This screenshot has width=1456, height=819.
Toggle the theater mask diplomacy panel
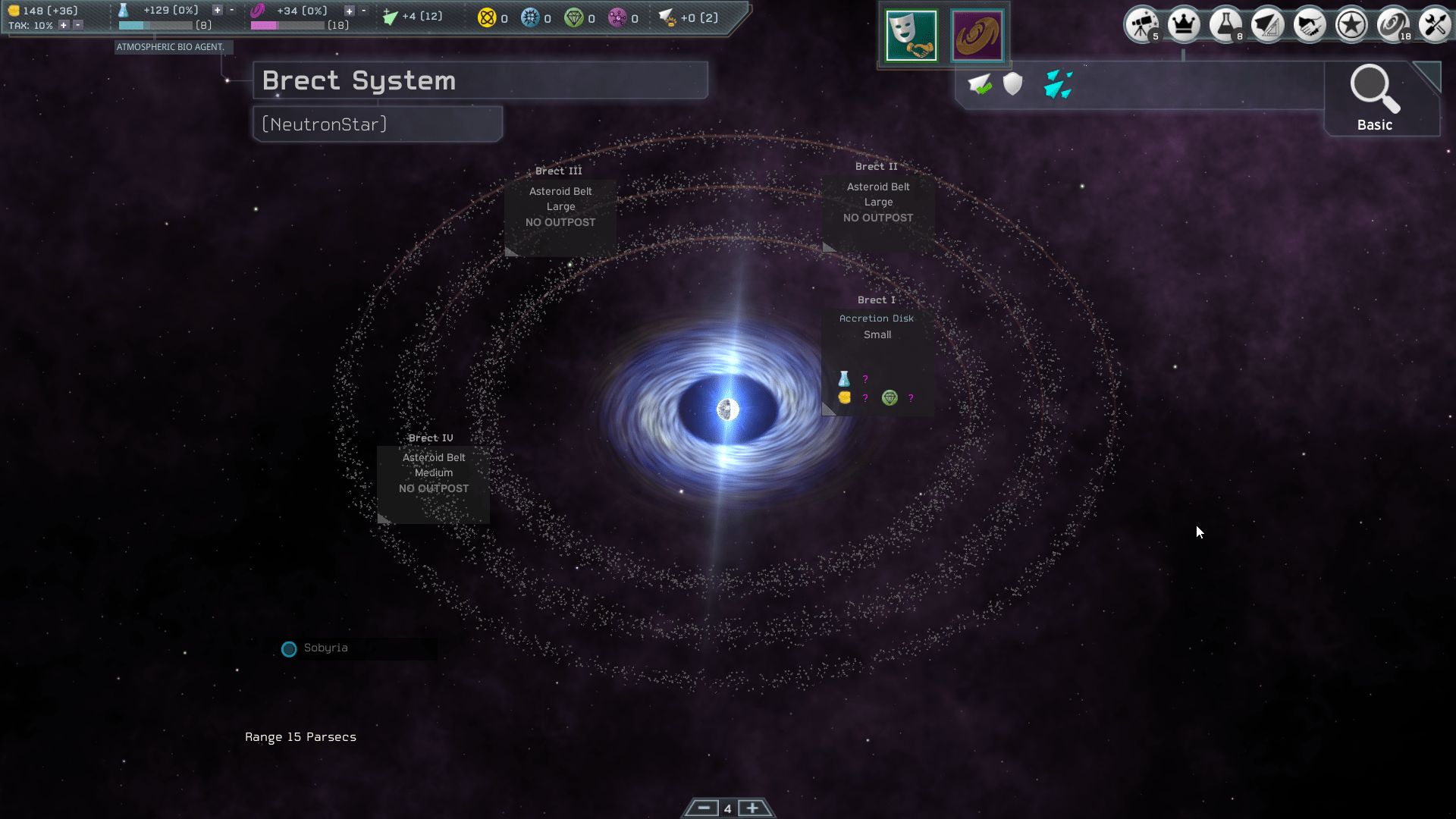pos(912,35)
